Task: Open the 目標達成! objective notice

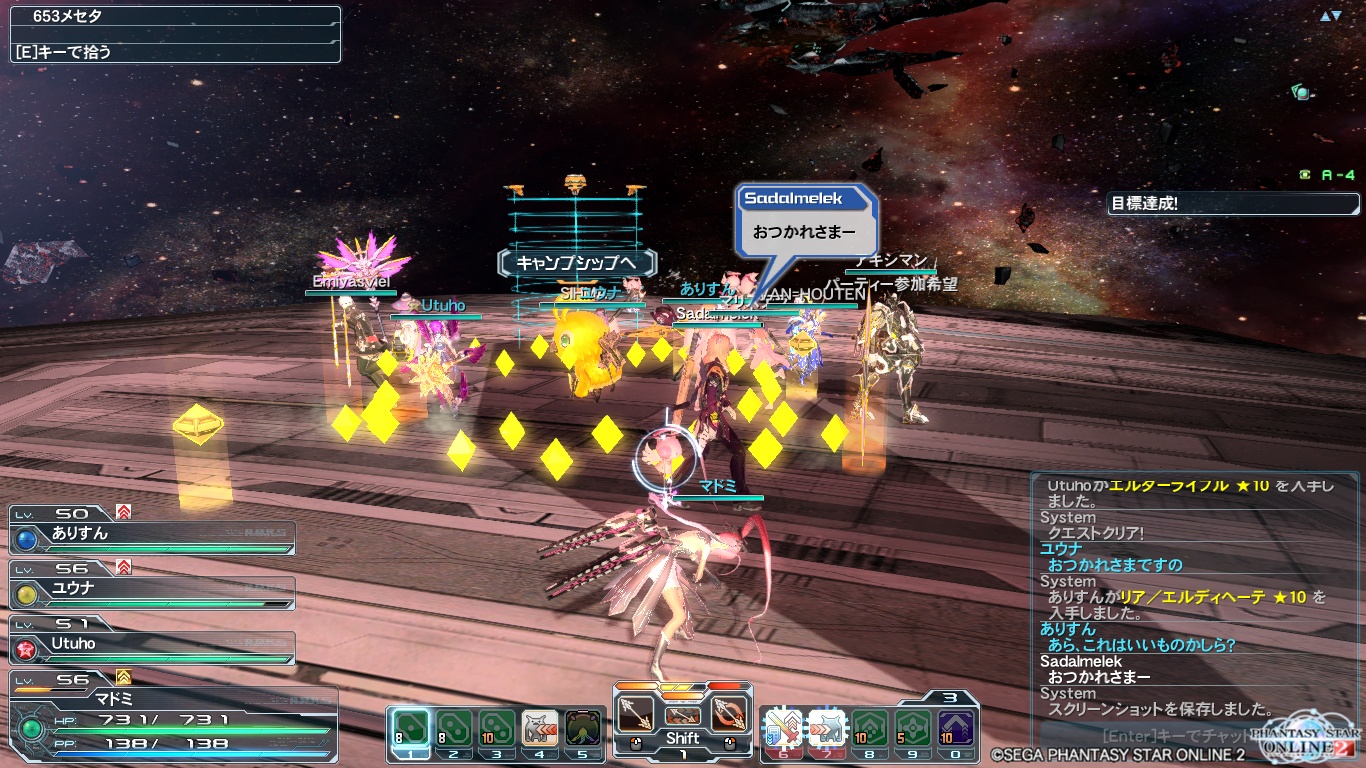Action: (1233, 204)
